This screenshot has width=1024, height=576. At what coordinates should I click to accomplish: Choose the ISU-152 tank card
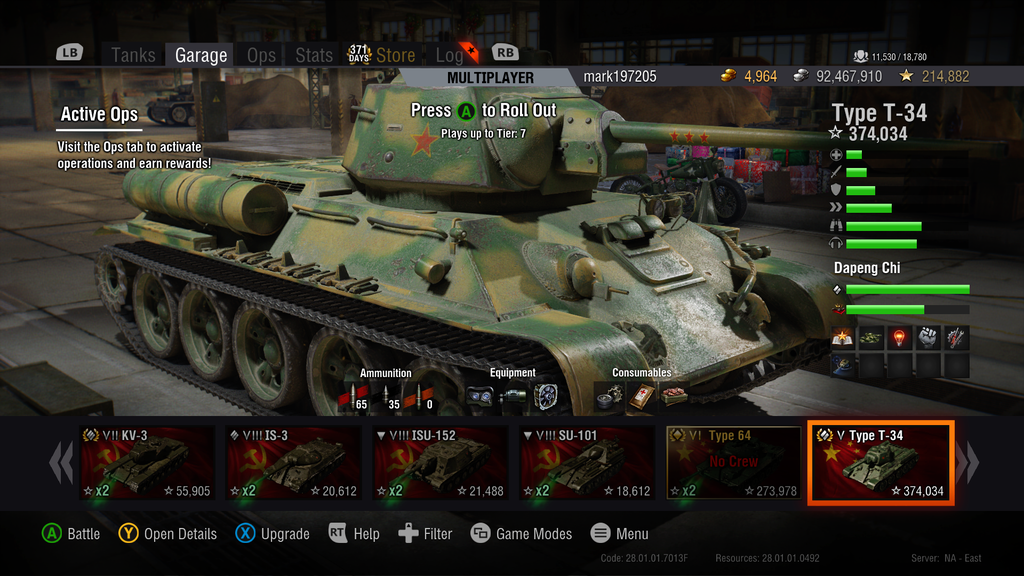pos(441,463)
